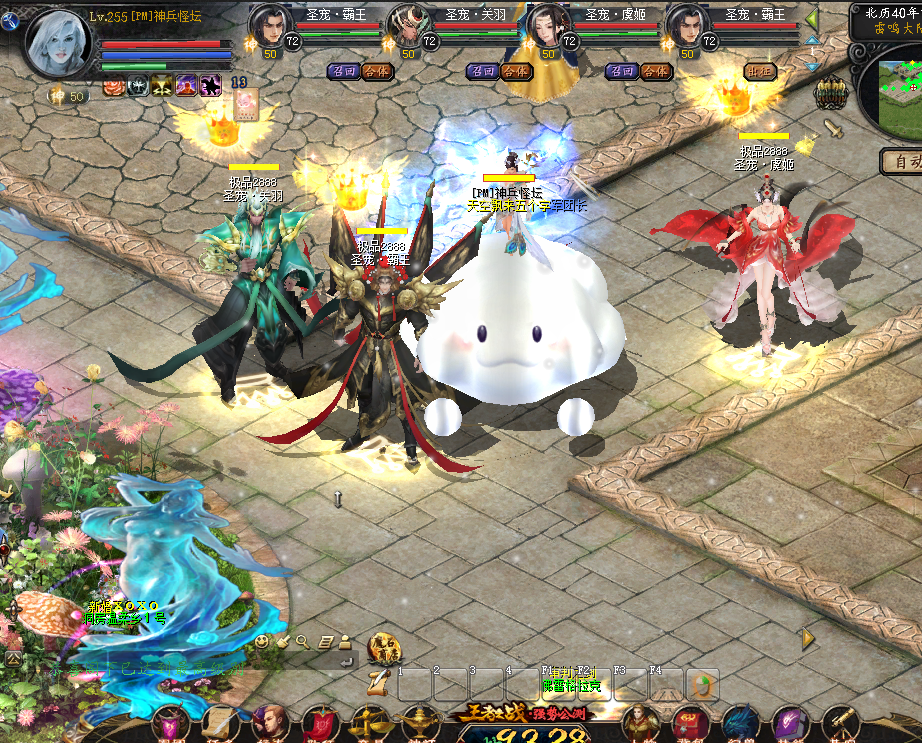
Task: Click 合体 under the 虞姬 pet
Action: click(x=655, y=71)
